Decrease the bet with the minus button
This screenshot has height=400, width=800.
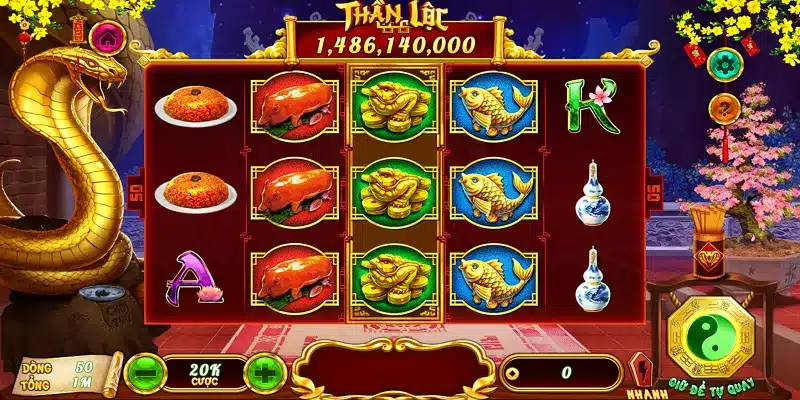[146, 372]
